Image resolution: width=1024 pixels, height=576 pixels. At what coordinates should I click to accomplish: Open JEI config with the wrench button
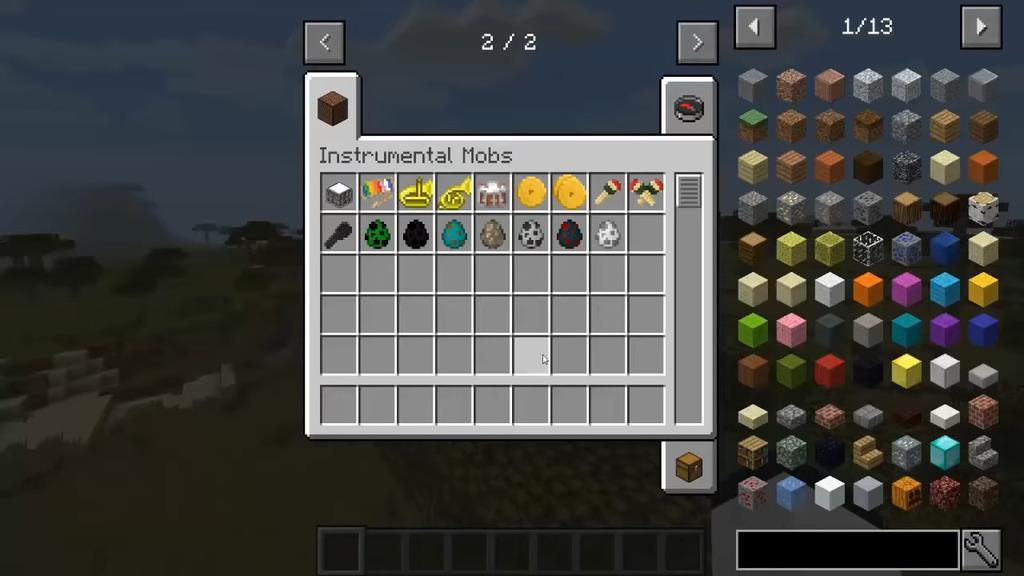tap(981, 550)
